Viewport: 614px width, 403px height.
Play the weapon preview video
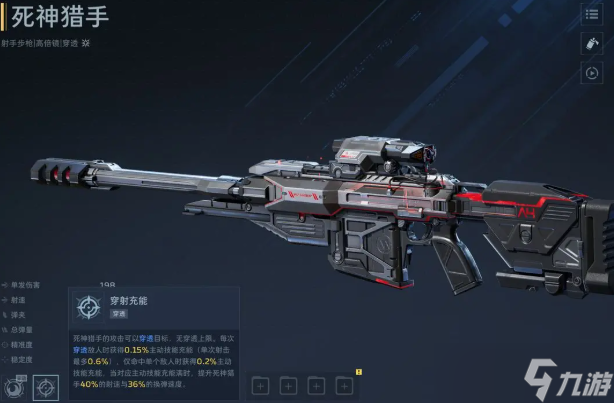click(590, 73)
